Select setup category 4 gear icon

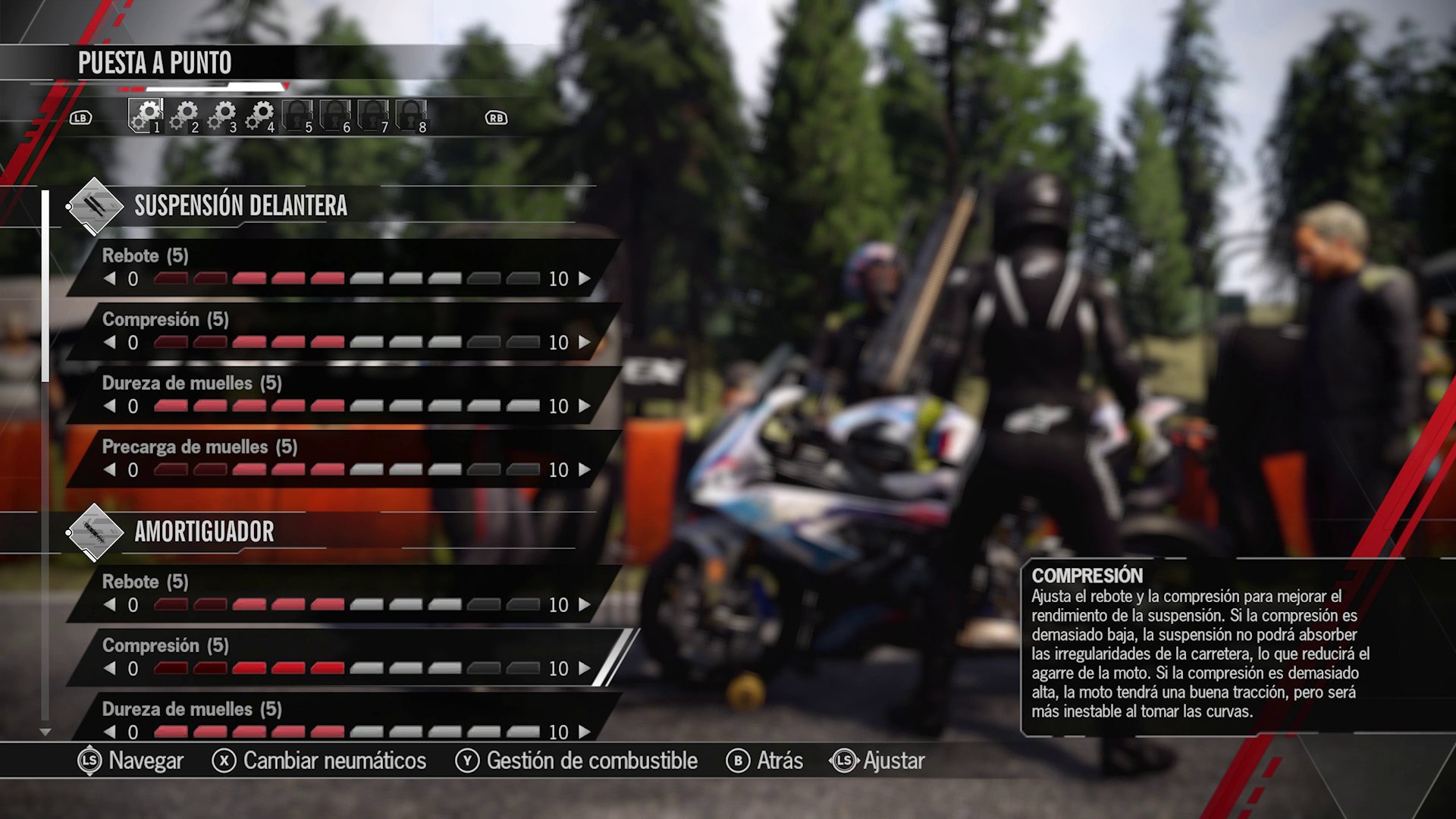click(x=260, y=115)
